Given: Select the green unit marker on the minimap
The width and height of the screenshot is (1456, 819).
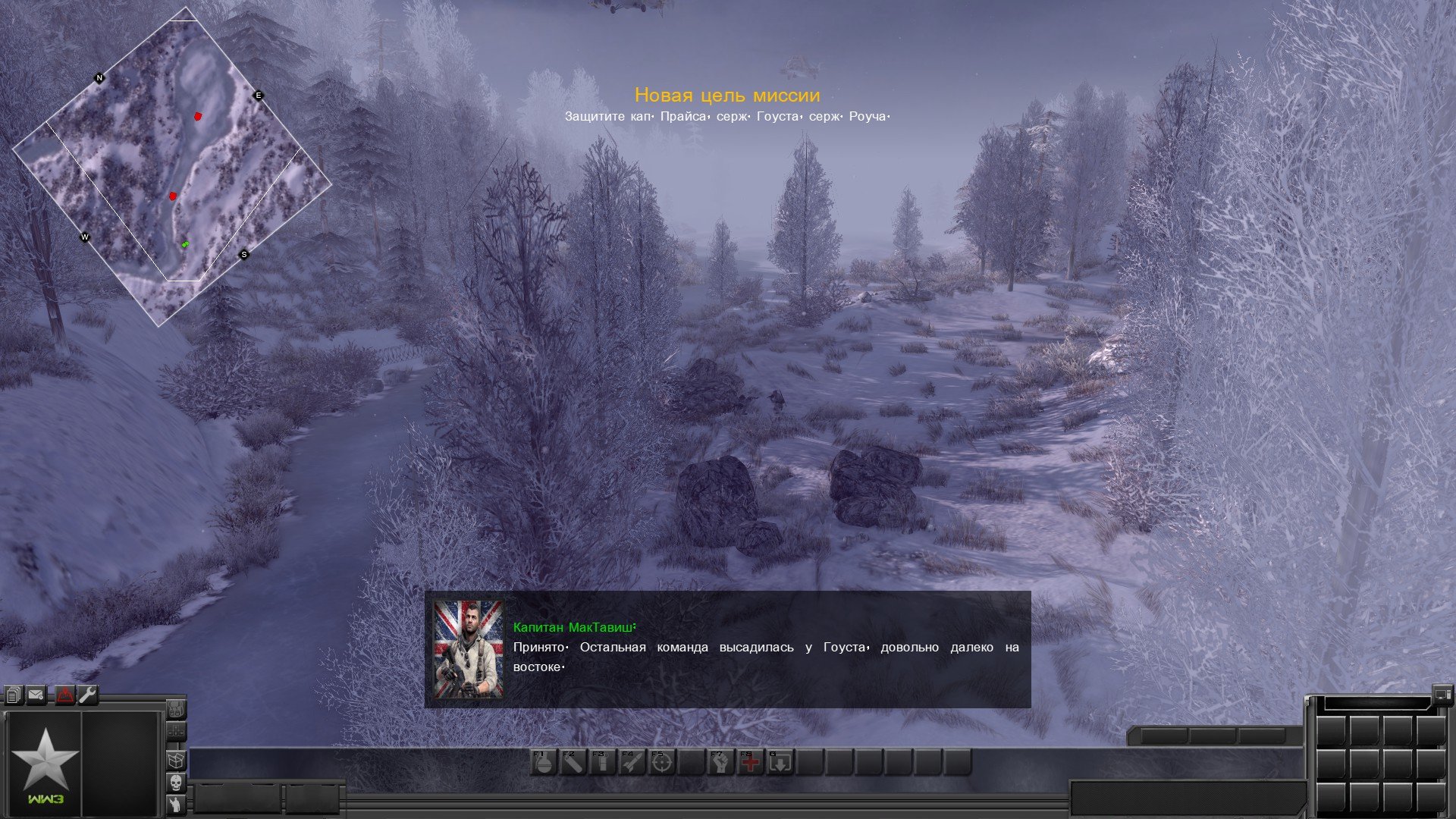Looking at the screenshot, I should 185,244.
